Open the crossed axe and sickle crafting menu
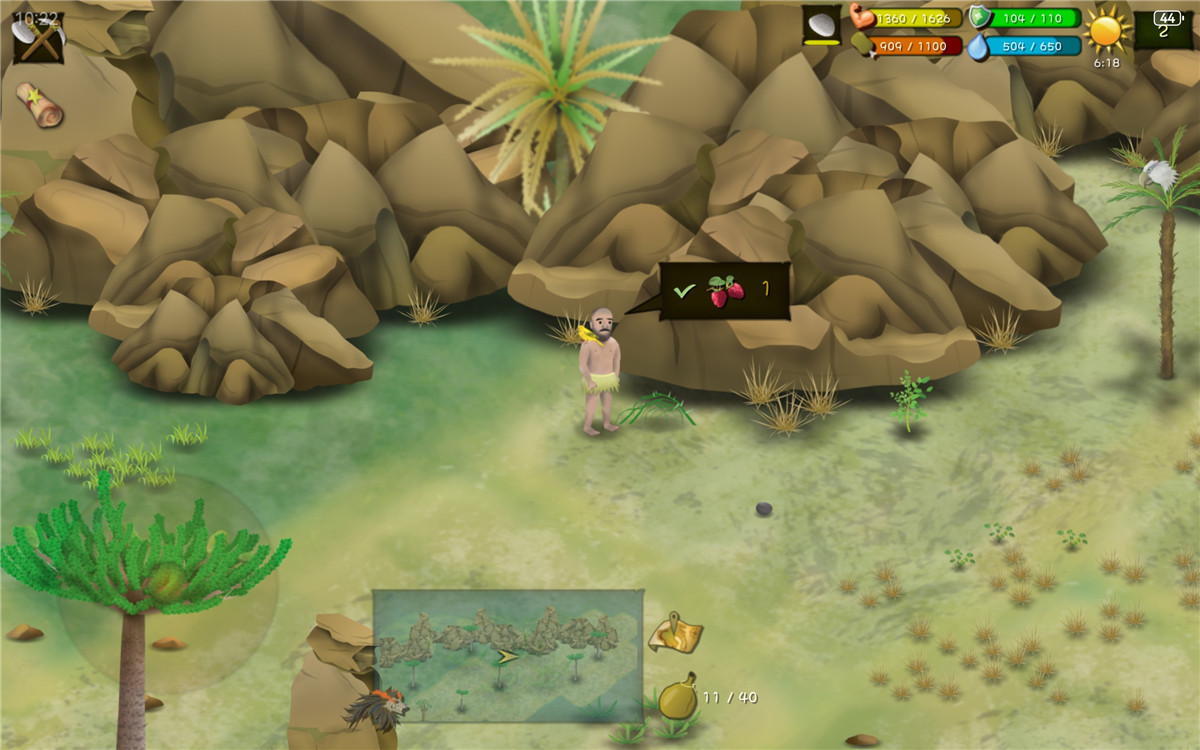1200x750 pixels. [x=38, y=40]
